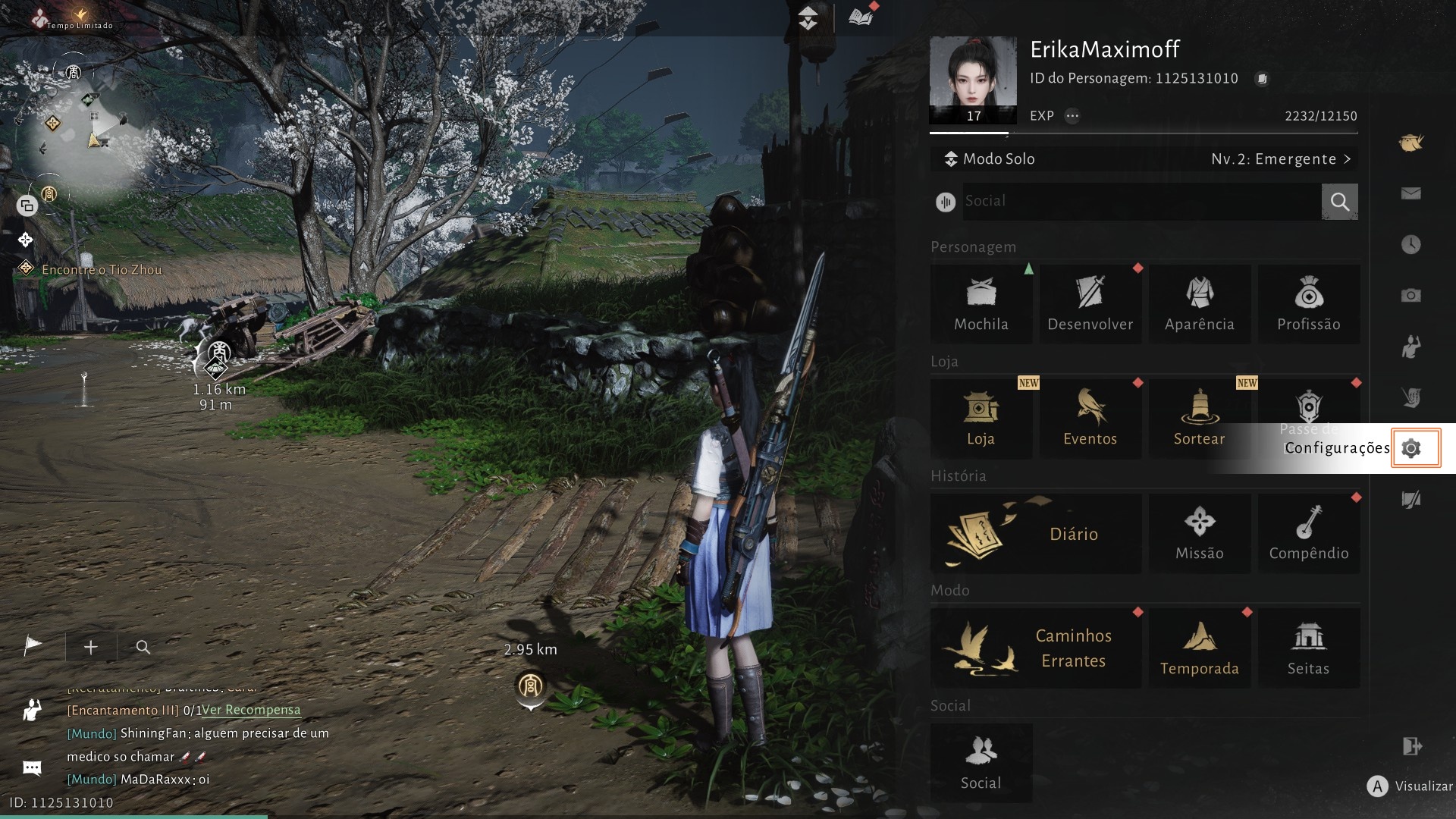Open the Desenvolver menu
This screenshot has width=1456, height=819.
click(1090, 304)
